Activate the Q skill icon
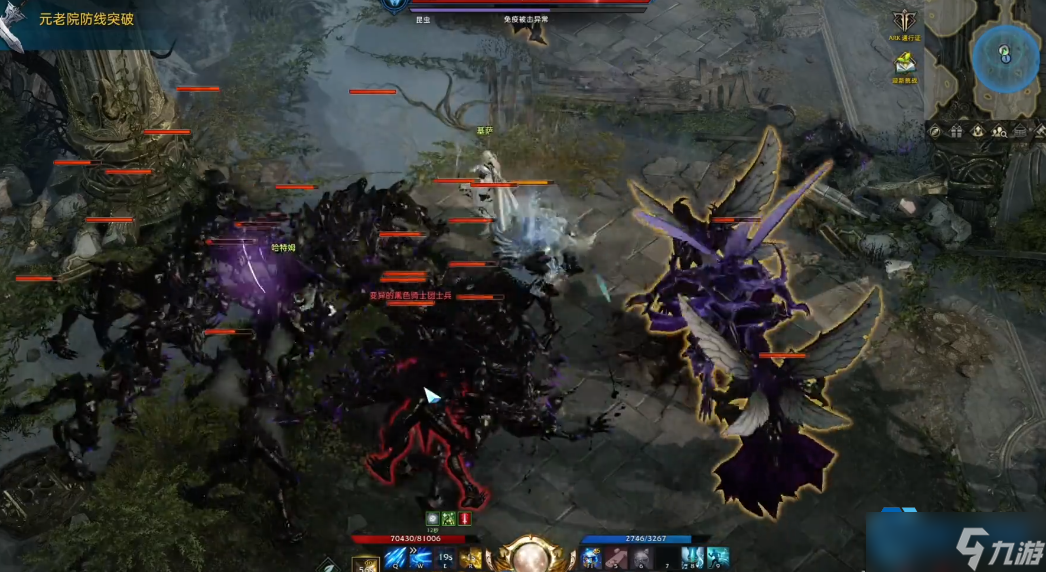Screen dimensions: 1046x572 pyautogui.click(x=393, y=558)
